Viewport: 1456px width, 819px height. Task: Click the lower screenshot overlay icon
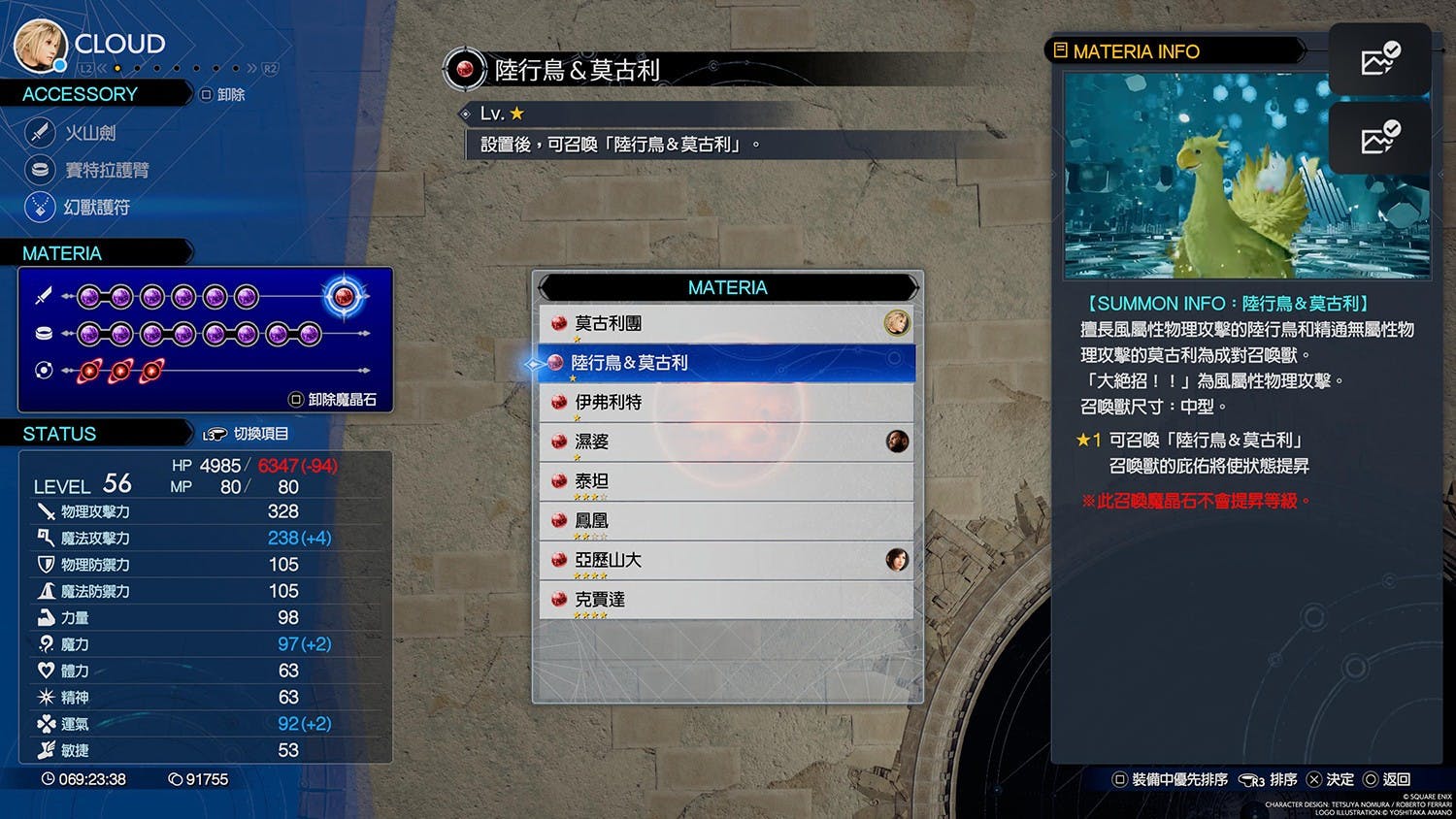click(1379, 139)
